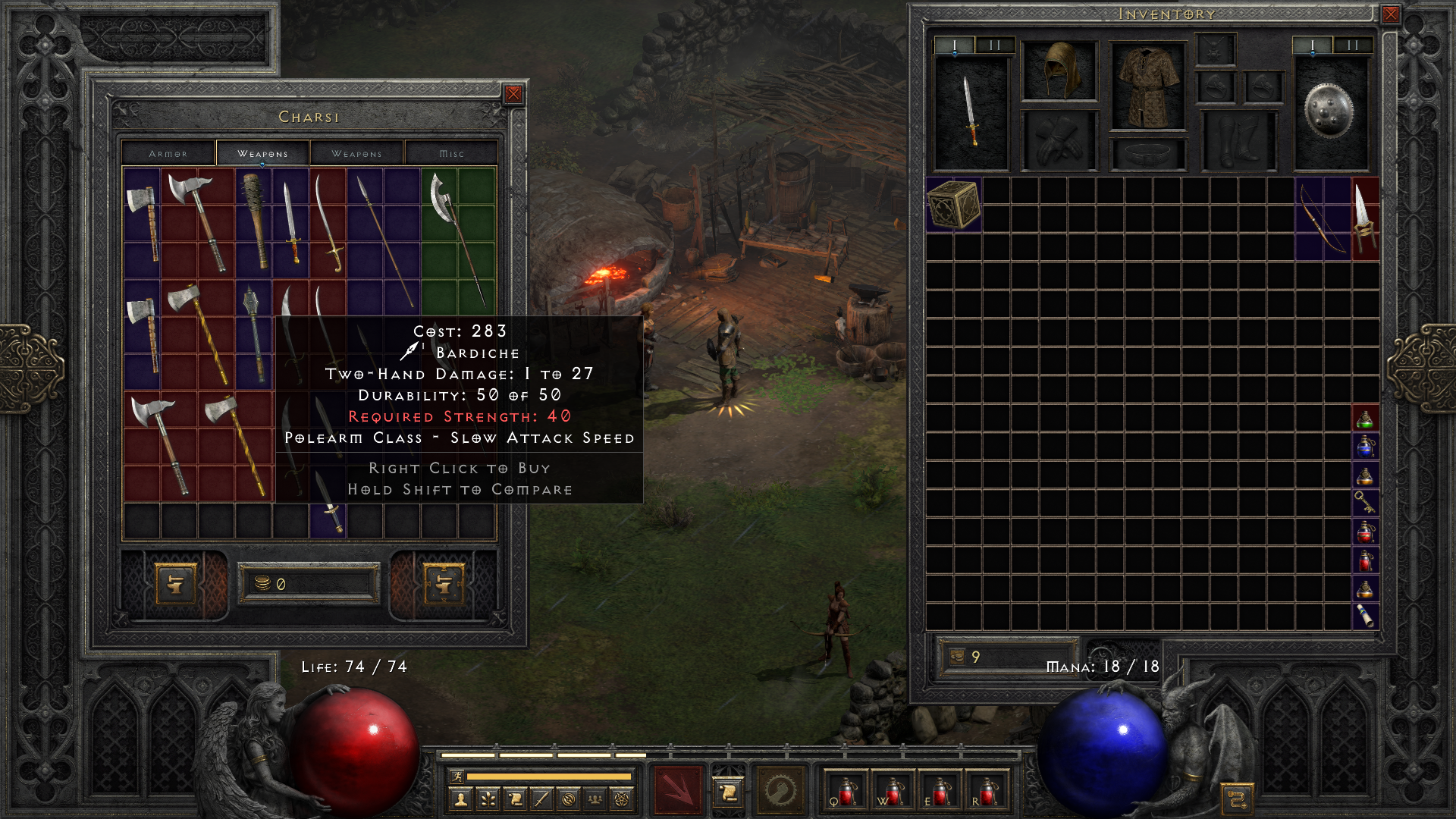1456x819 pixels.
Task: Open the skill tree leaf icon
Action: point(488,799)
